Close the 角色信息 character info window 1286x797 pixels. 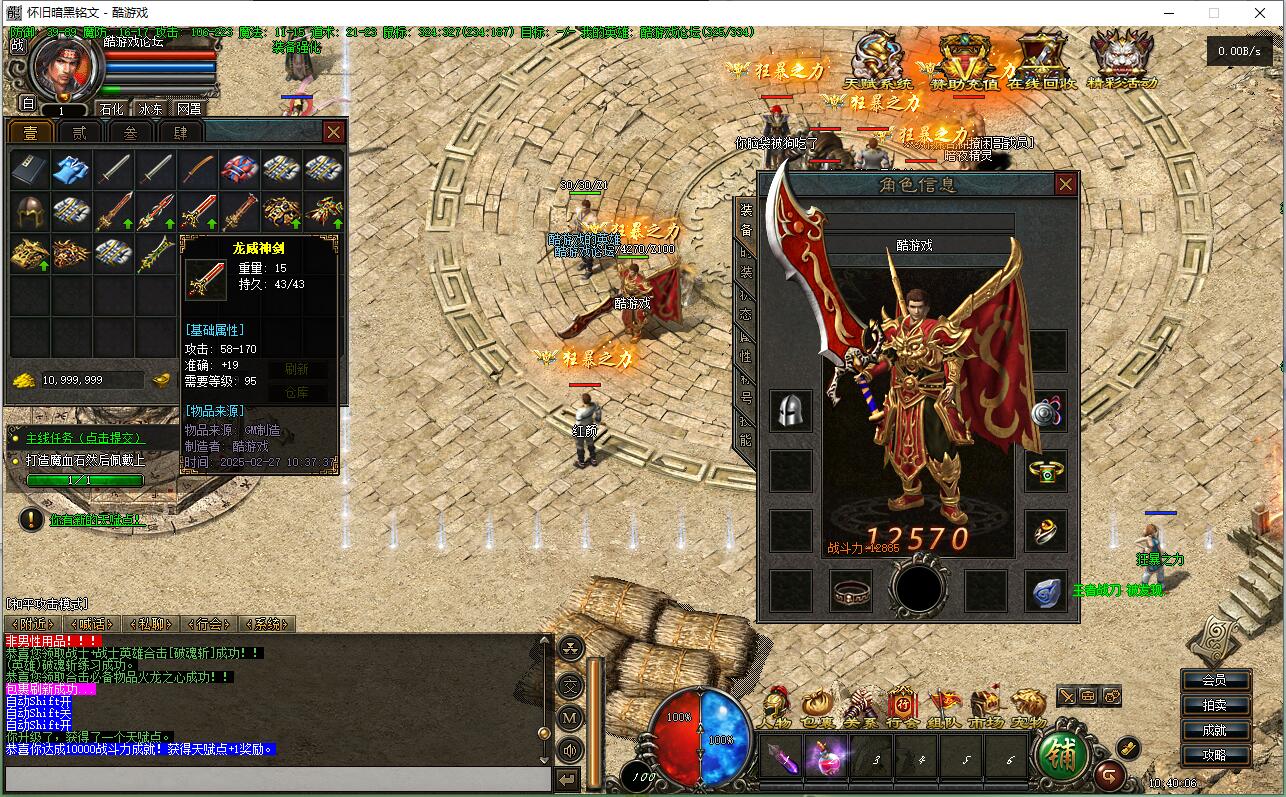pyautogui.click(x=1065, y=184)
